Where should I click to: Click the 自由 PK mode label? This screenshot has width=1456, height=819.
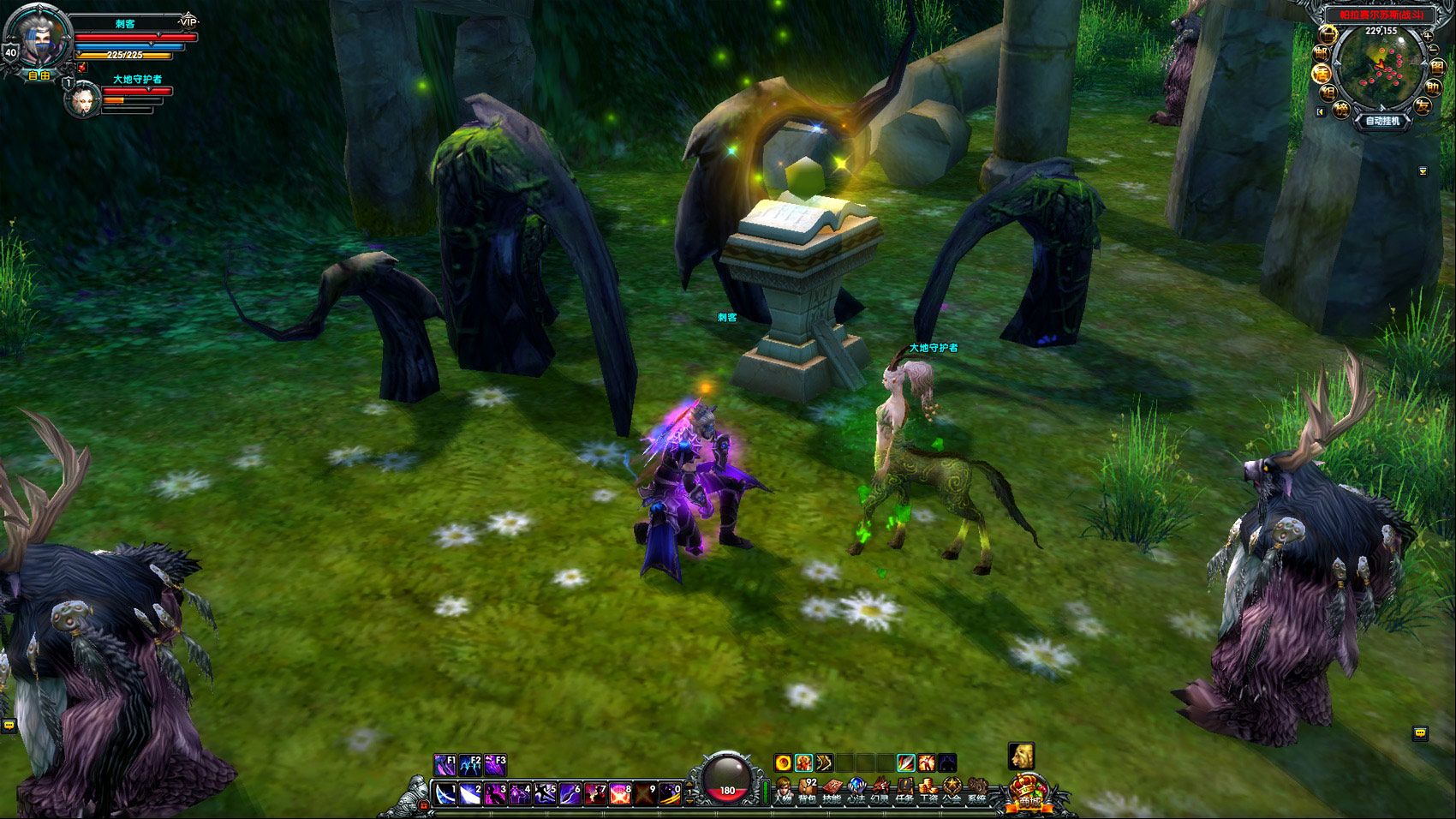click(39, 75)
